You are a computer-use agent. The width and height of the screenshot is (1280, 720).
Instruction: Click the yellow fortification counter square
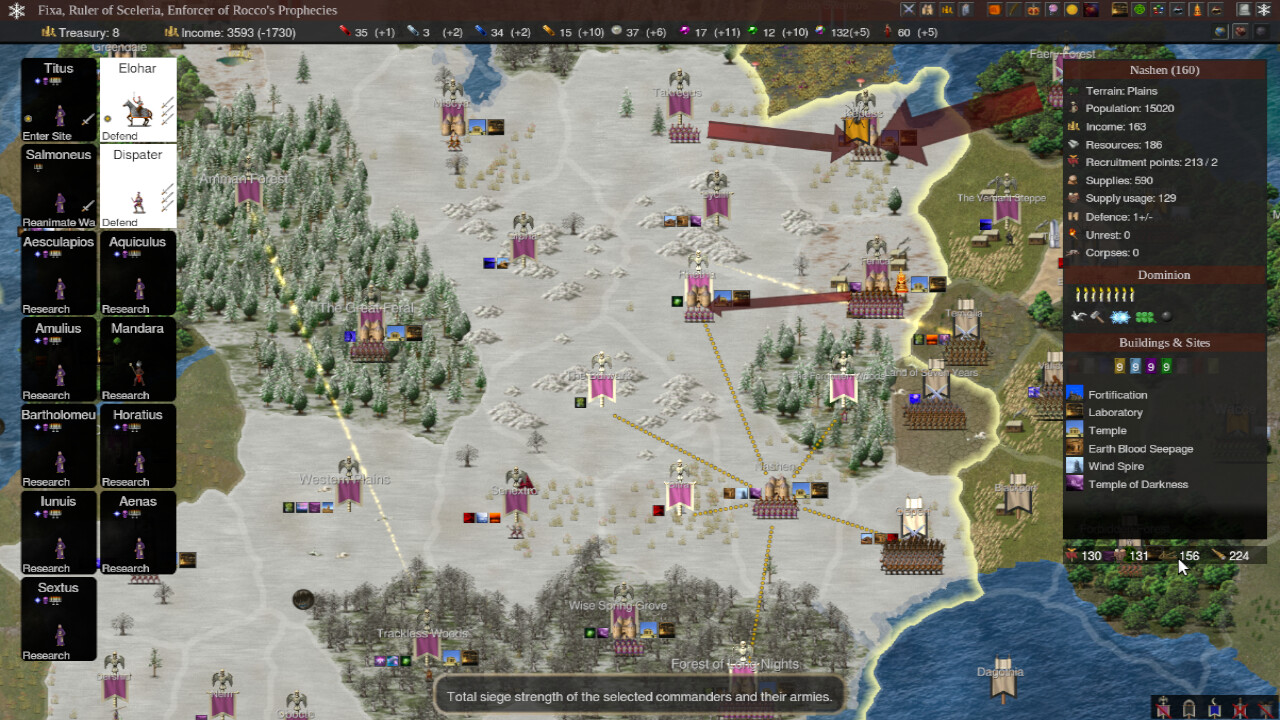coord(1118,366)
